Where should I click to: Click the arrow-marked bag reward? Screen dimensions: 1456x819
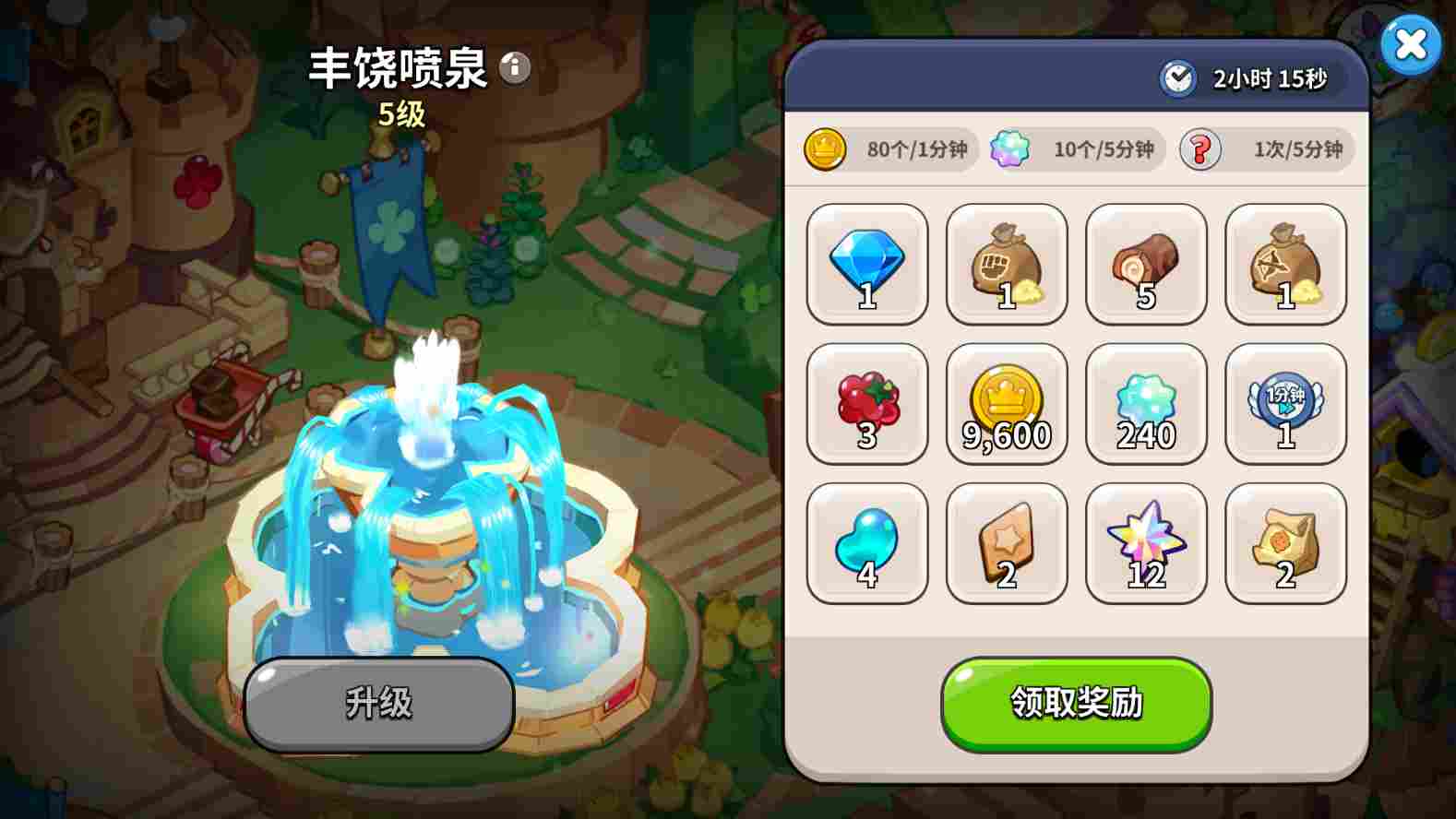click(1284, 266)
